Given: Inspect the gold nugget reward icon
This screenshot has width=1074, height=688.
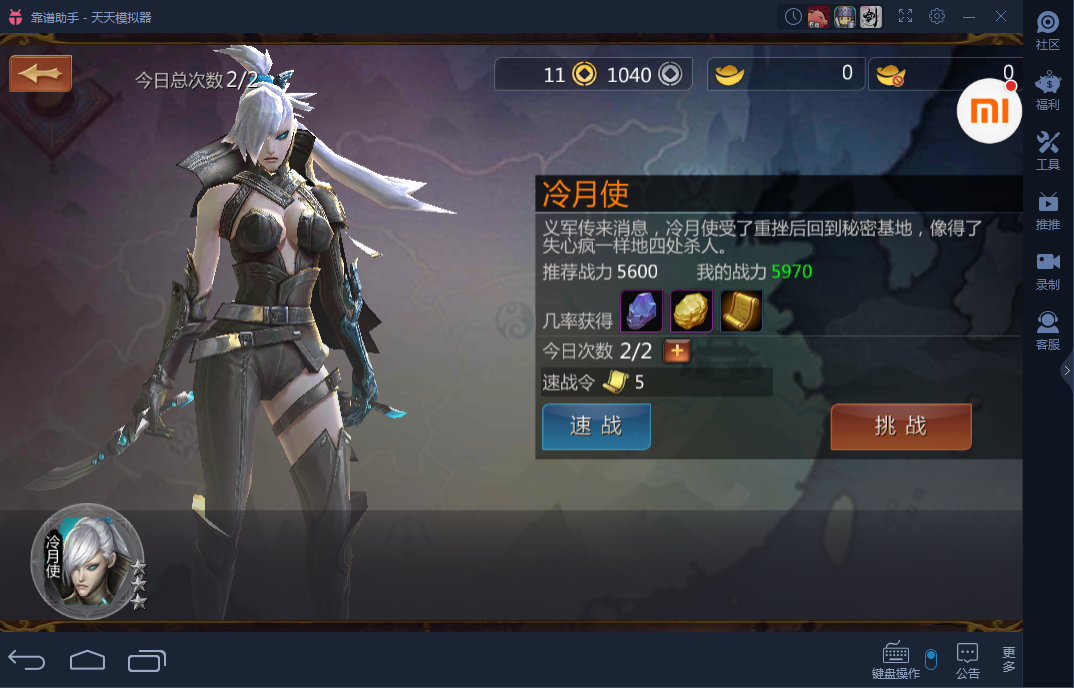Looking at the screenshot, I should [691, 312].
